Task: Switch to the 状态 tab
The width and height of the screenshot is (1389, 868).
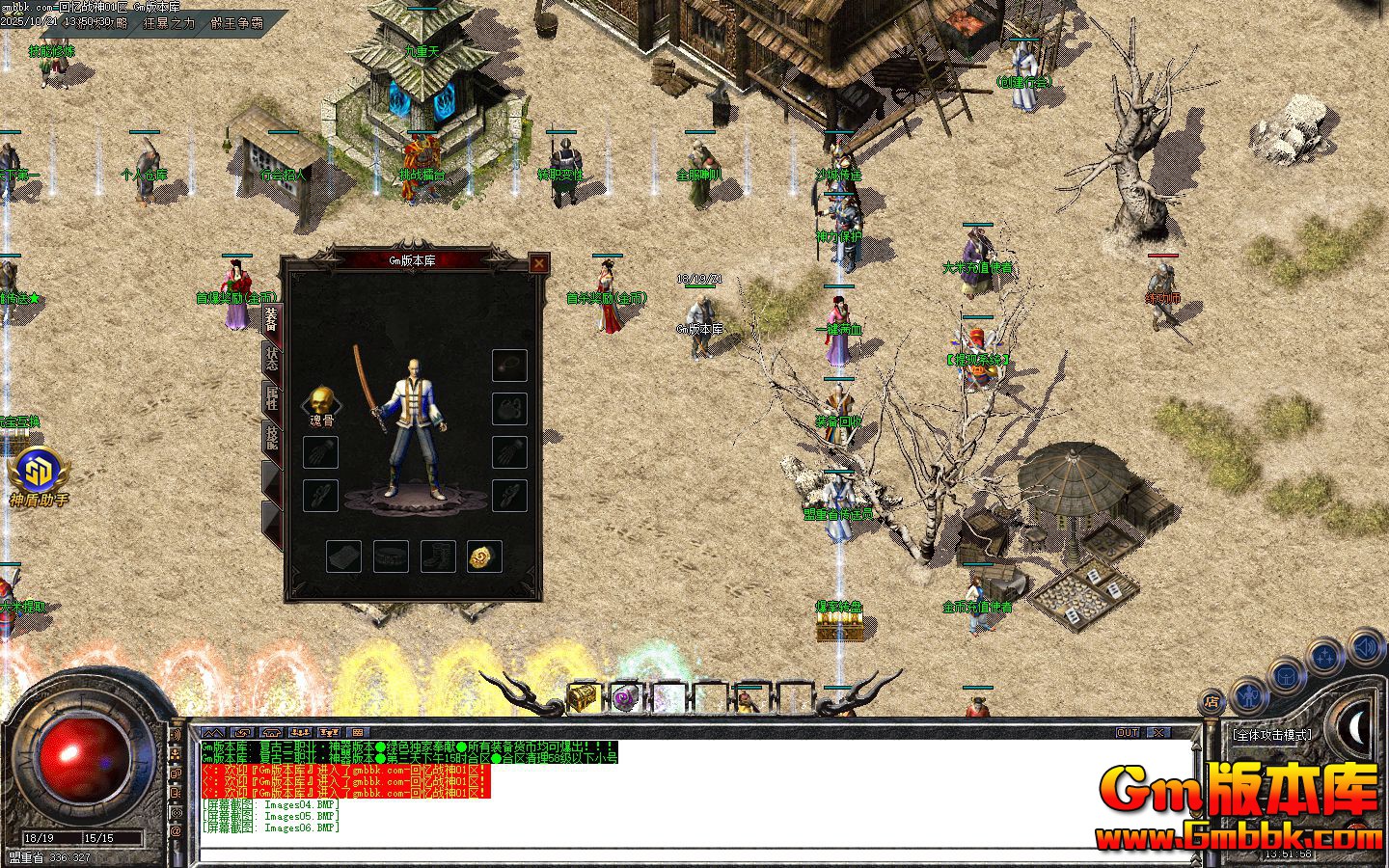Action: tap(272, 358)
